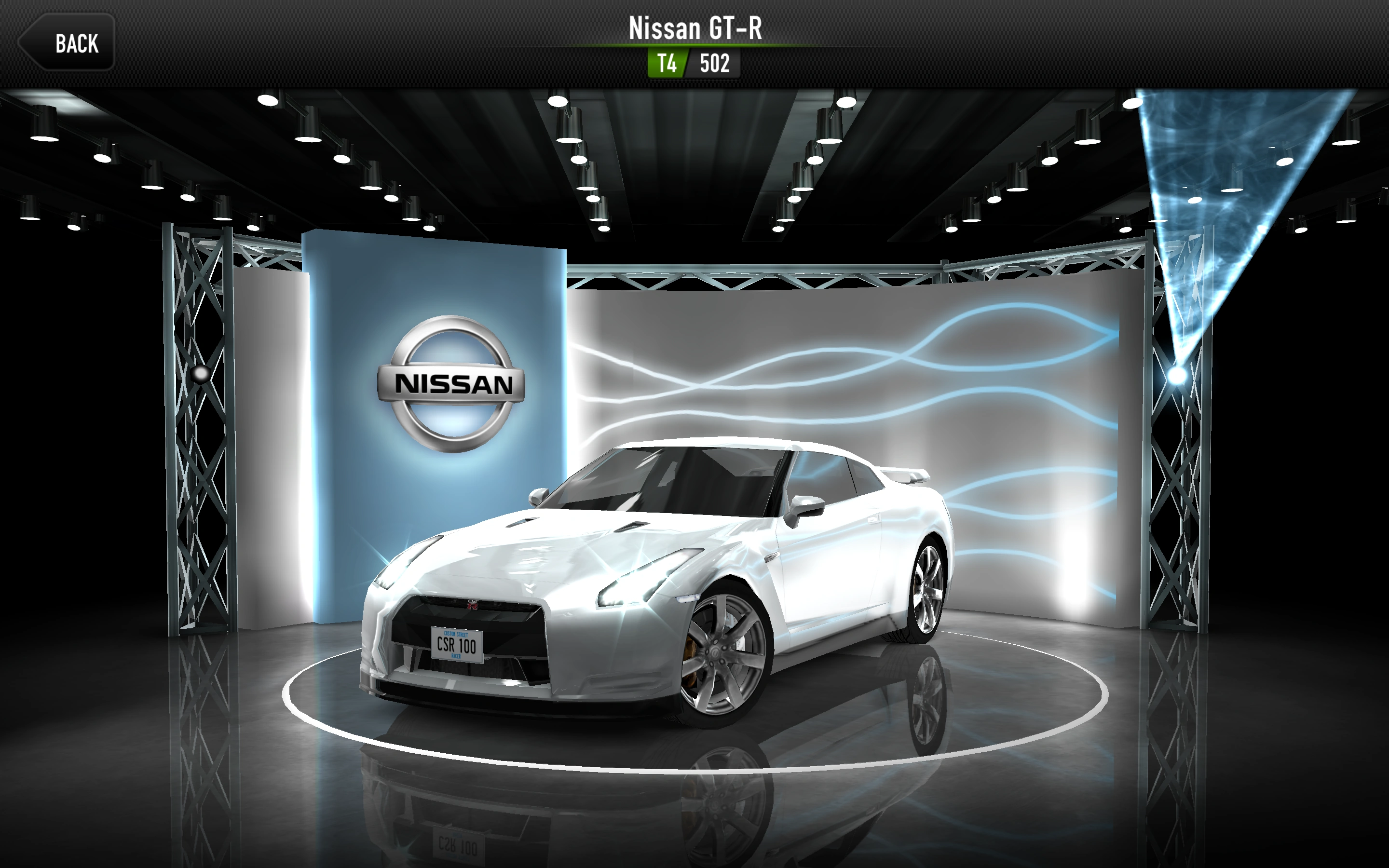The height and width of the screenshot is (868, 1389).
Task: Open the rating details via the 502 chip
Action: (715, 63)
